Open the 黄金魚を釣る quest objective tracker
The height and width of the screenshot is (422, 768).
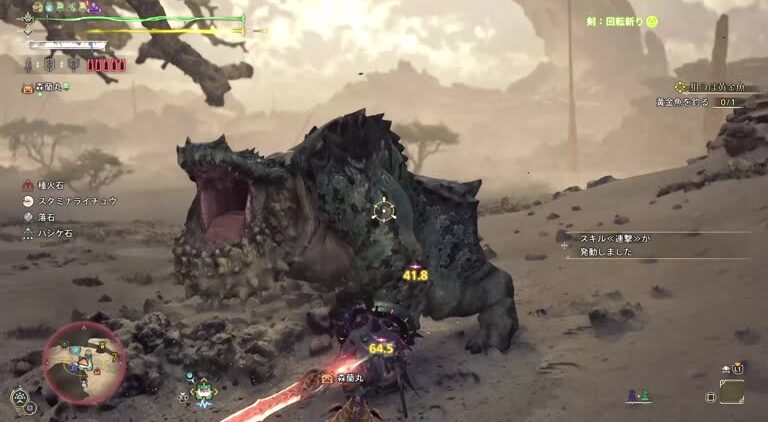700,102
